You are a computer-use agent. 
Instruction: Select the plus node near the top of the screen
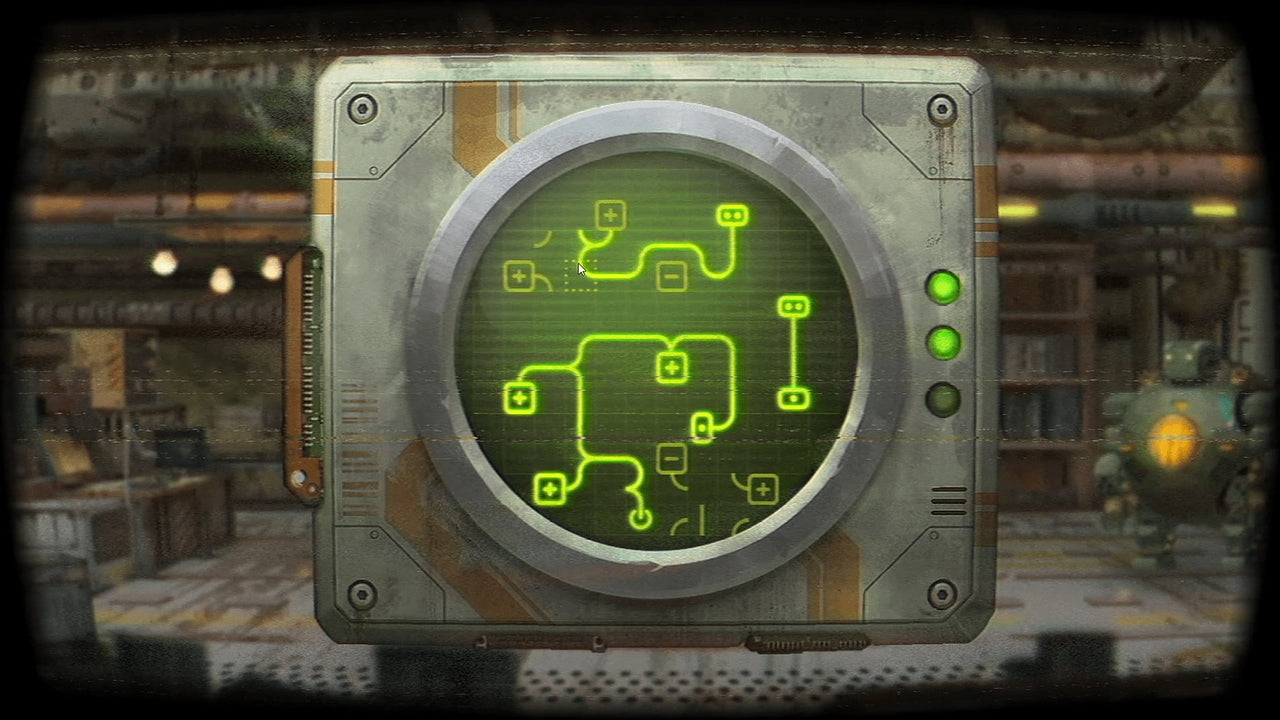(x=609, y=214)
